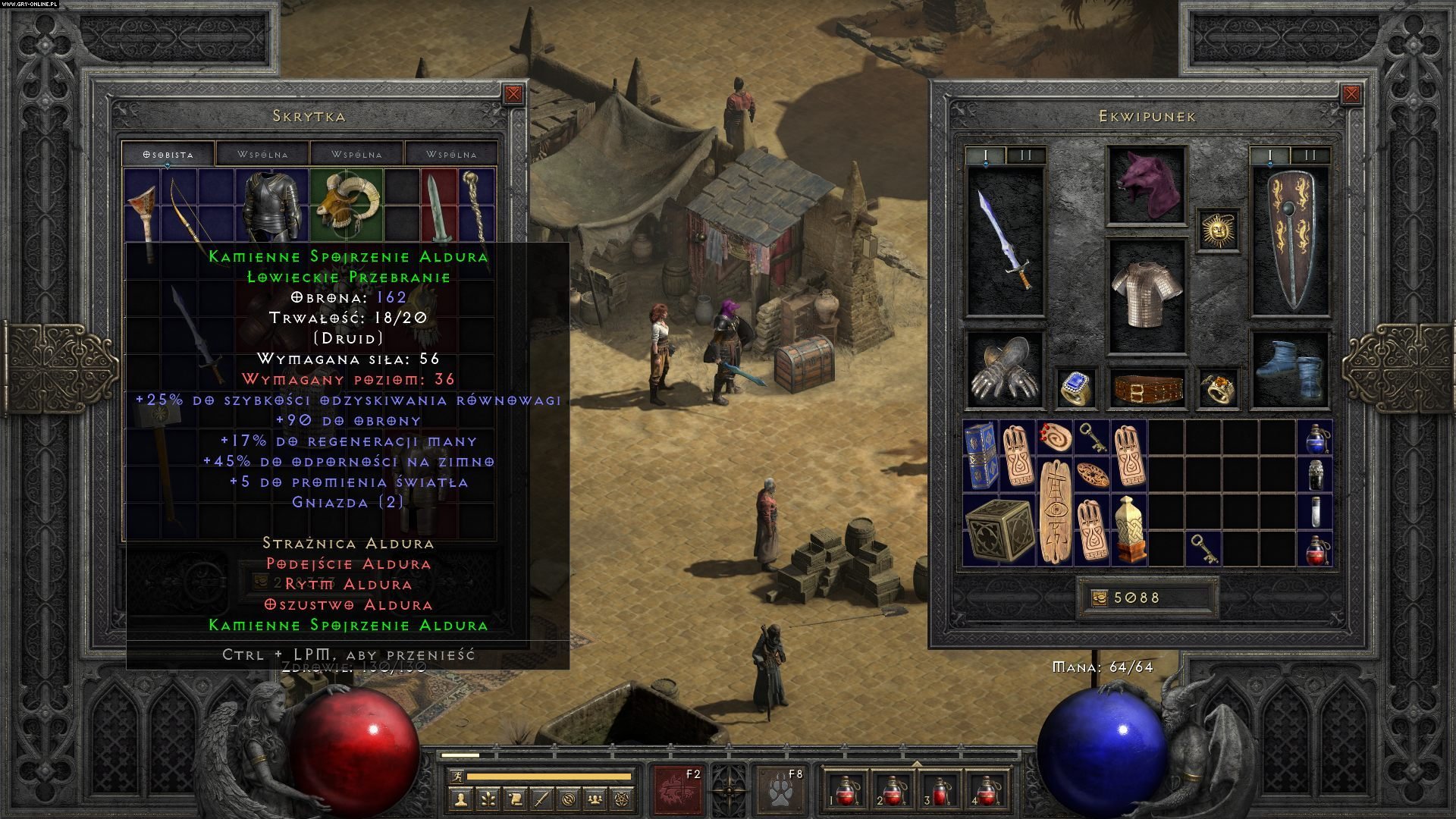Click the equipped sword weapon slot
The width and height of the screenshot is (1456, 819).
[1006, 240]
